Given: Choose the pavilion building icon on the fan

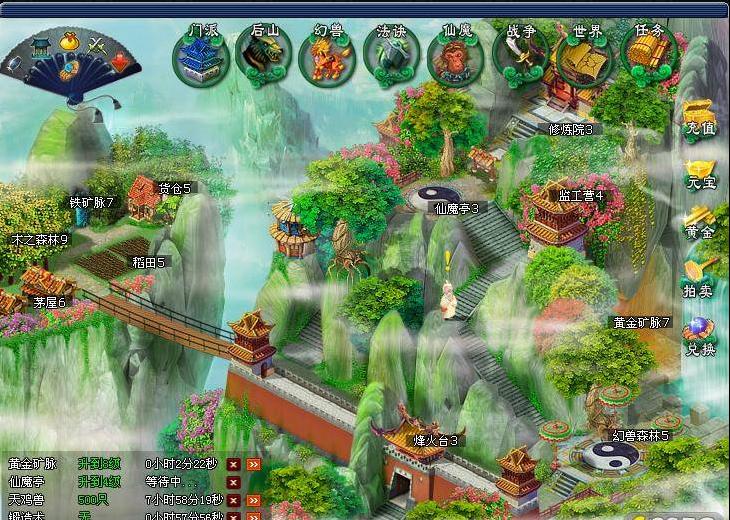Looking at the screenshot, I should coord(42,47).
